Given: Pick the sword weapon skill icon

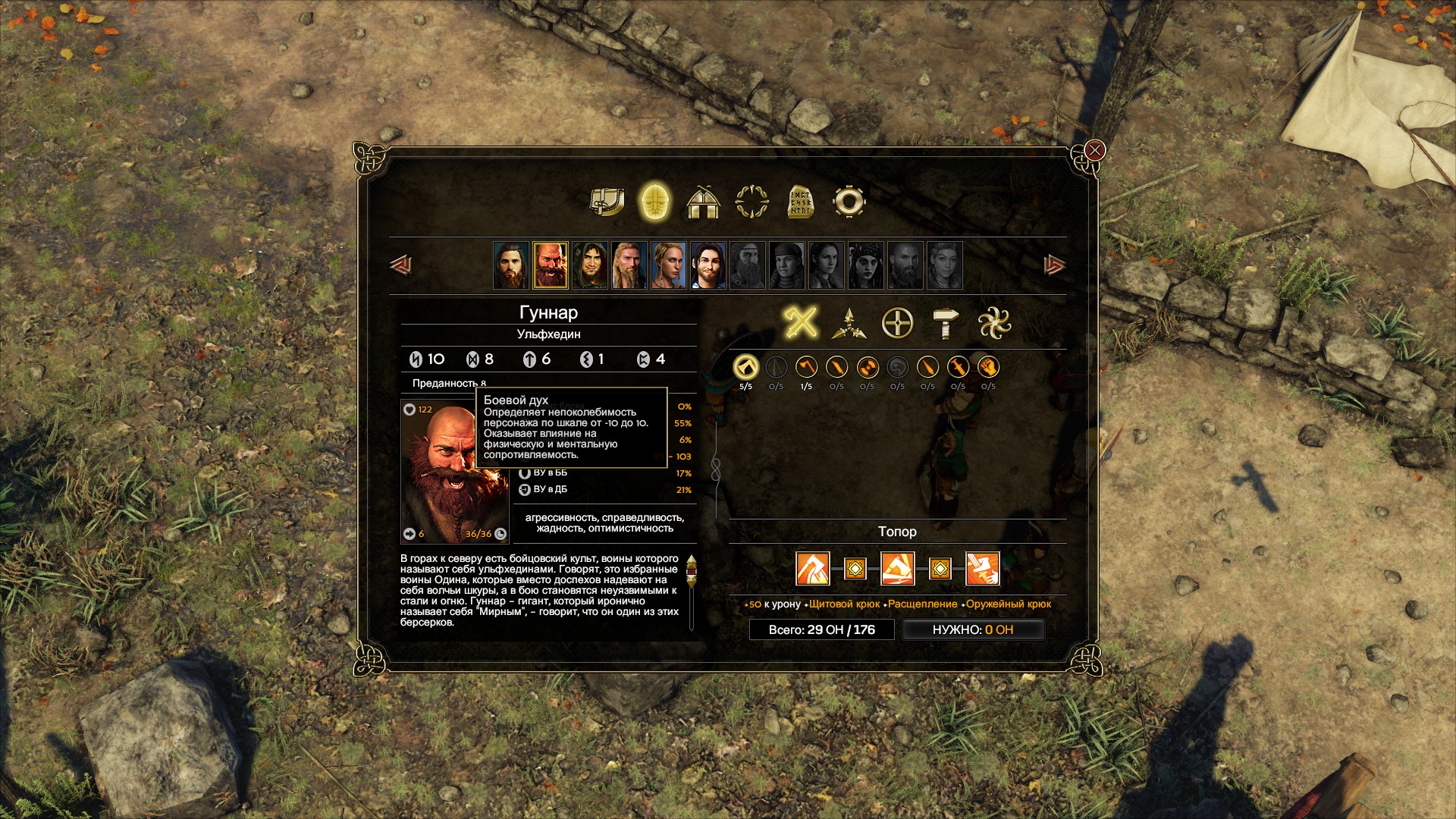Looking at the screenshot, I should [958, 368].
